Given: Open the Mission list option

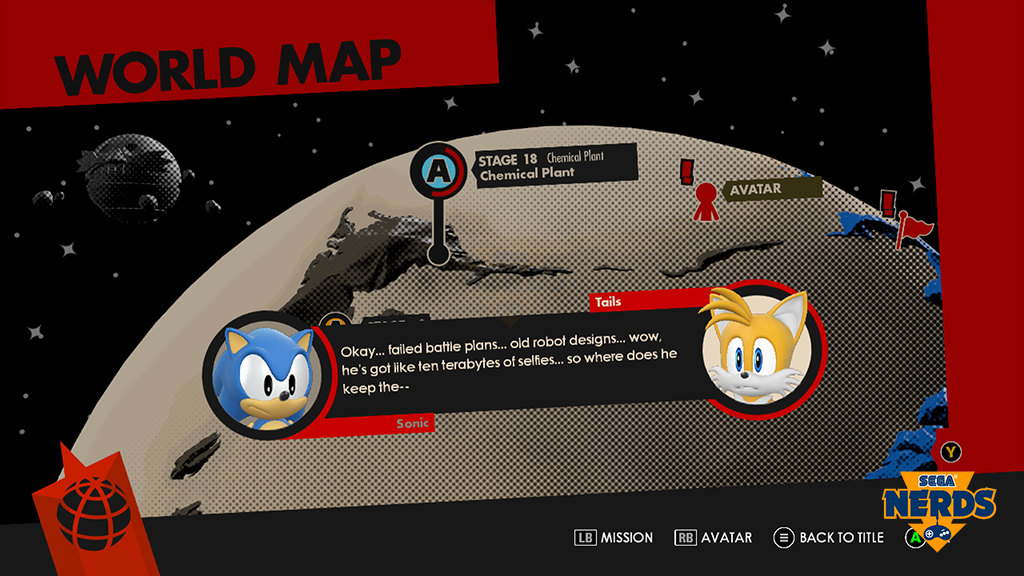Looking at the screenshot, I should click(x=614, y=538).
